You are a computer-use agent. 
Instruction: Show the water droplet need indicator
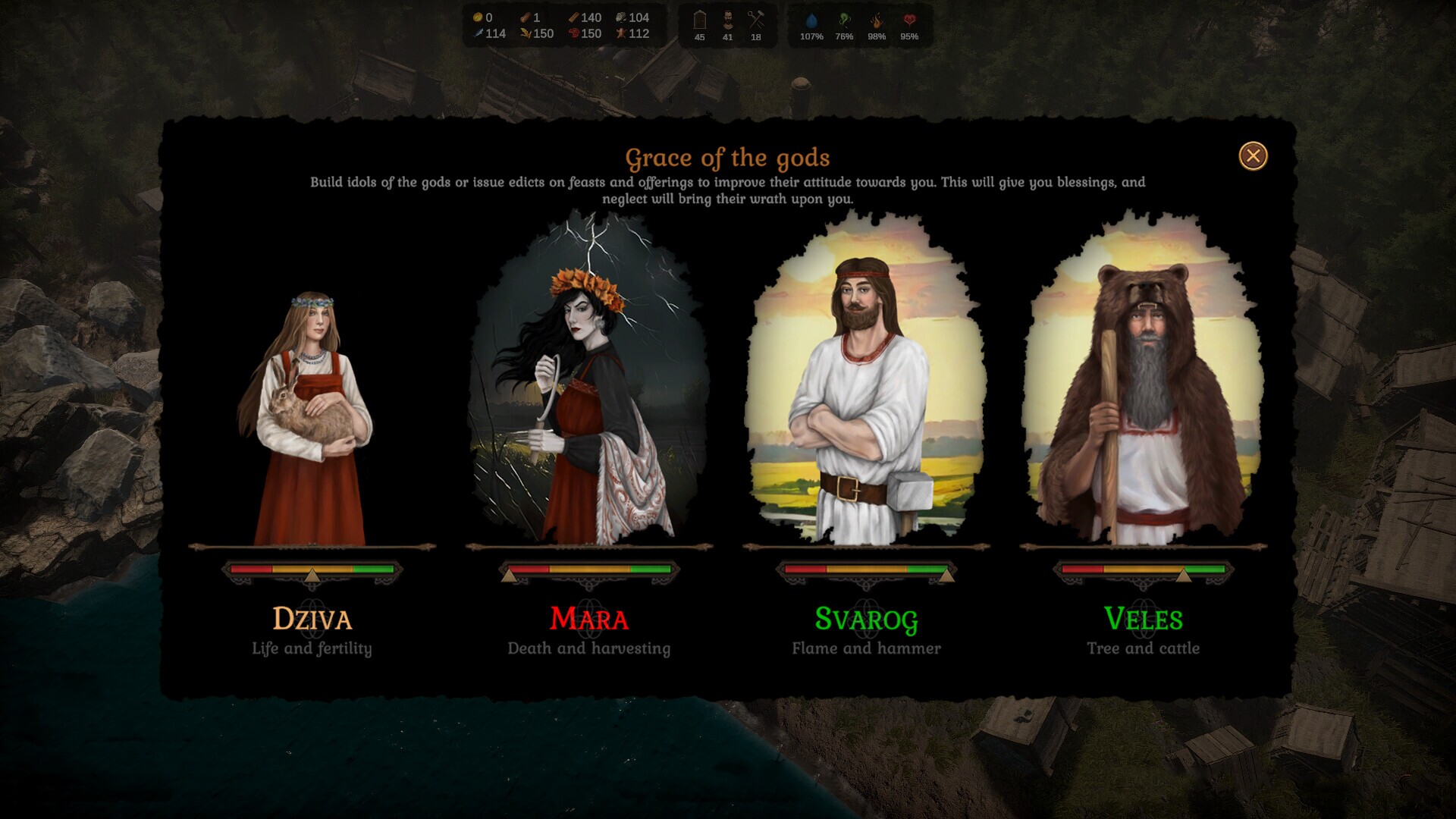(811, 20)
